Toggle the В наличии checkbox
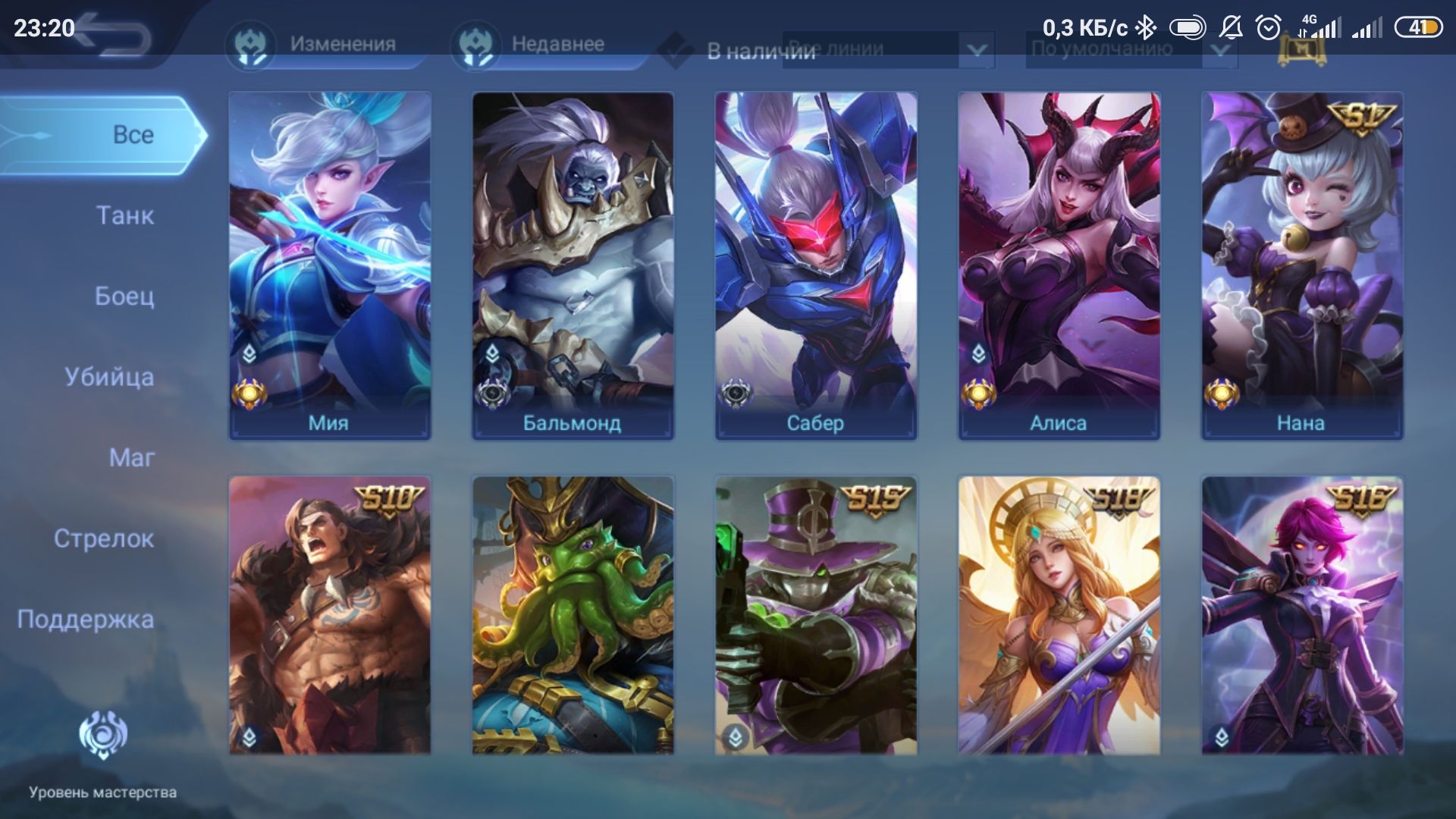The image size is (1456, 819). [x=676, y=50]
